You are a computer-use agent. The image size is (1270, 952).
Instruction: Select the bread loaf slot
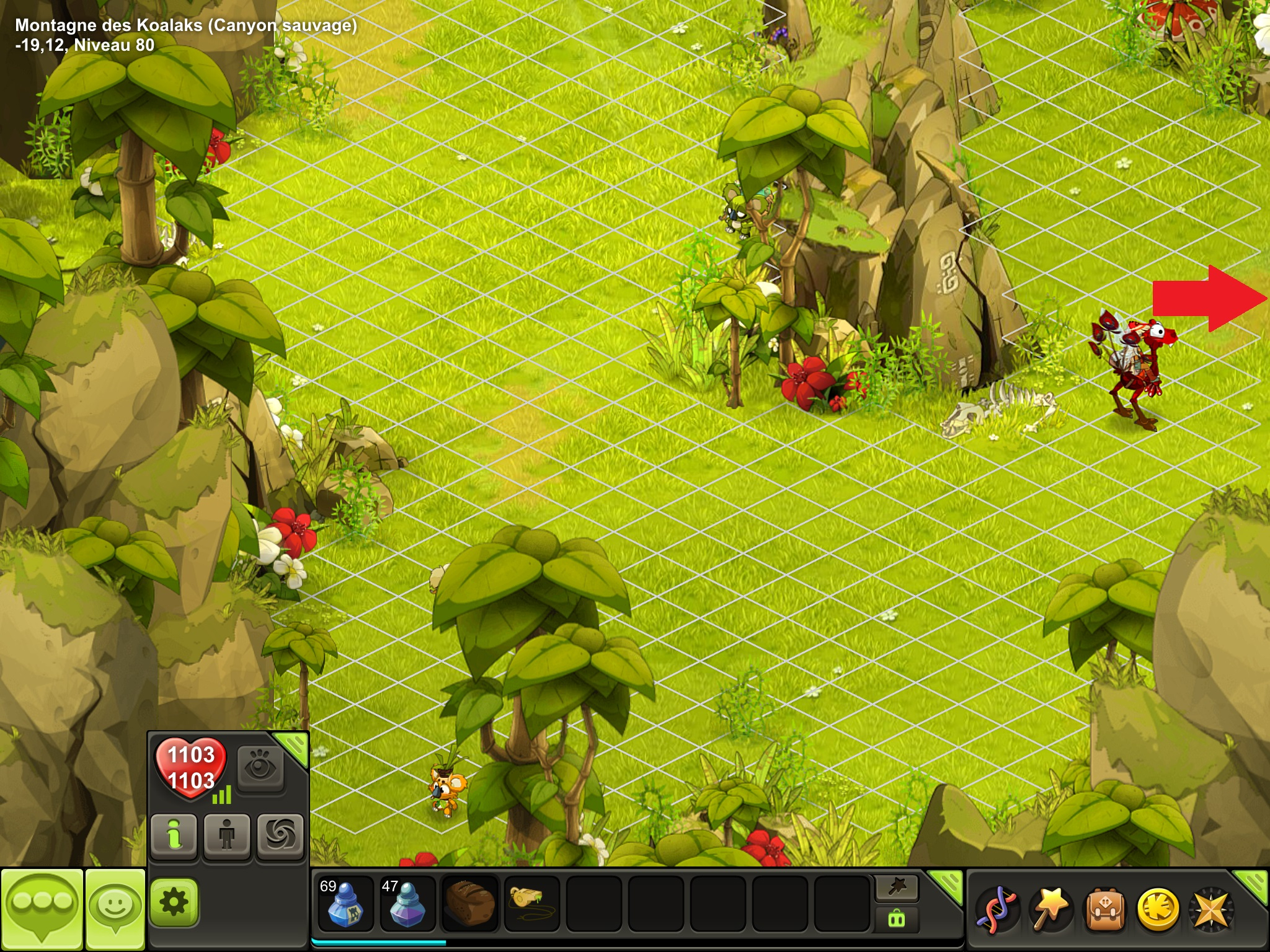pos(469,904)
